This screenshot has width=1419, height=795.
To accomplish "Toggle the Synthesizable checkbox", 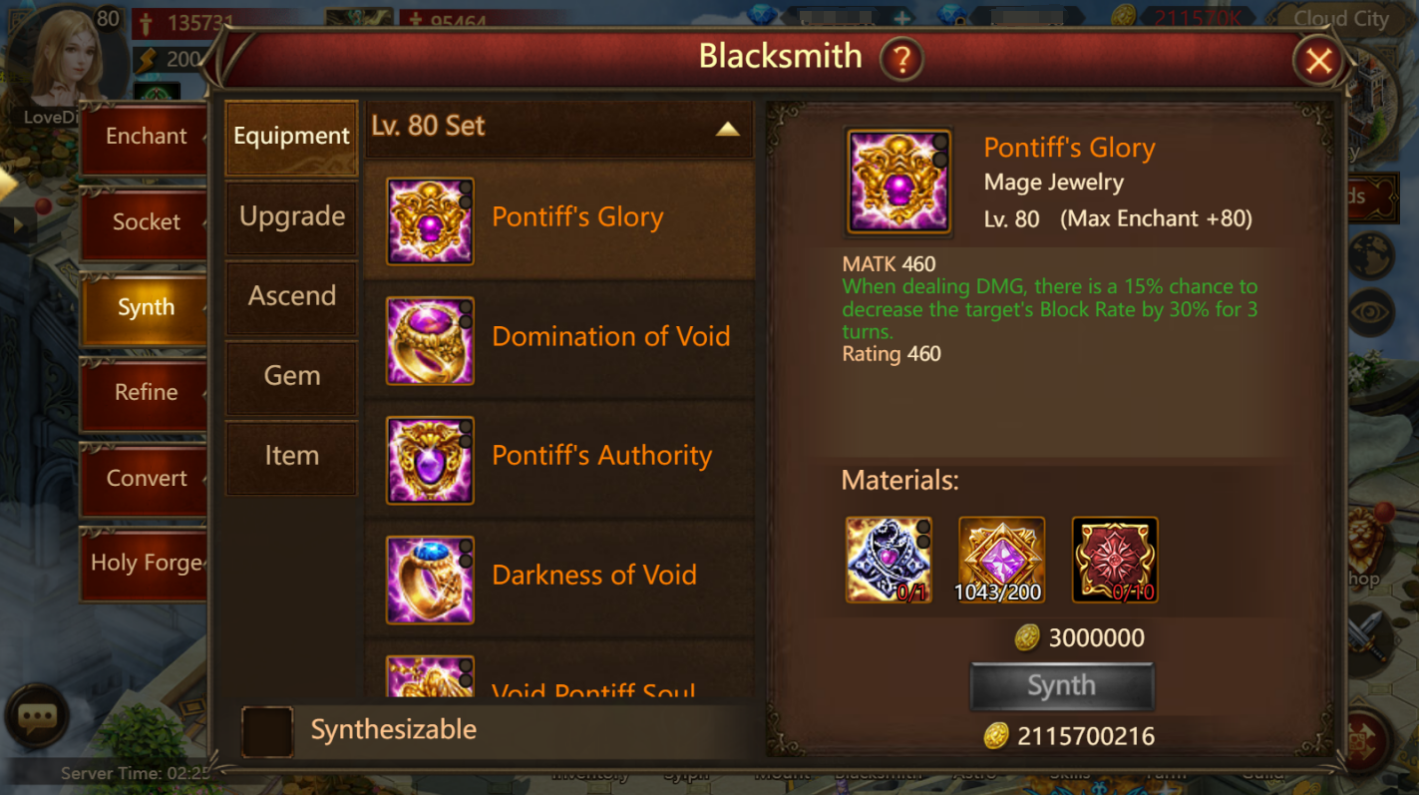I will click(267, 731).
